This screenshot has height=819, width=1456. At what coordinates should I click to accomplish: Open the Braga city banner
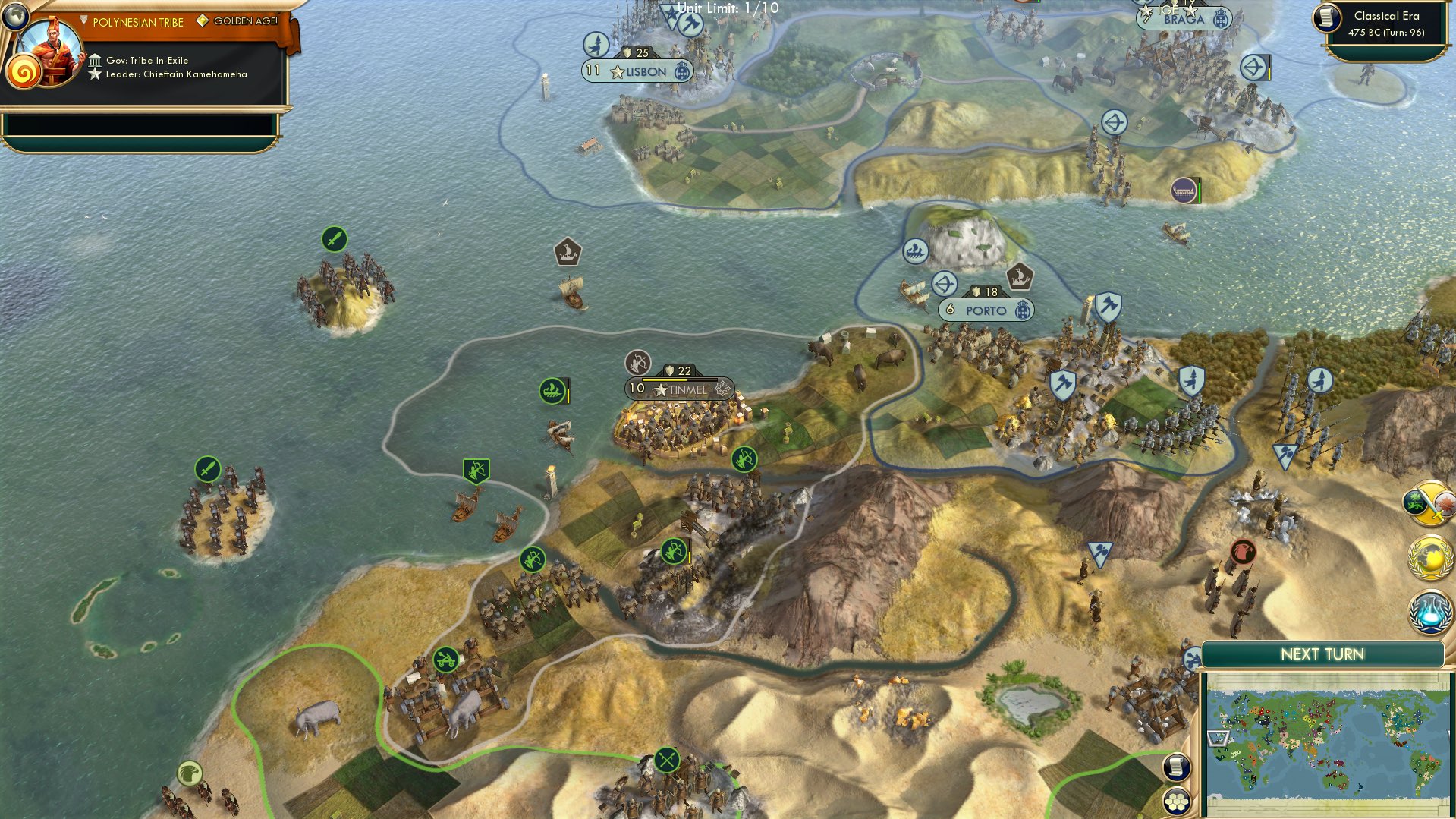1184,19
